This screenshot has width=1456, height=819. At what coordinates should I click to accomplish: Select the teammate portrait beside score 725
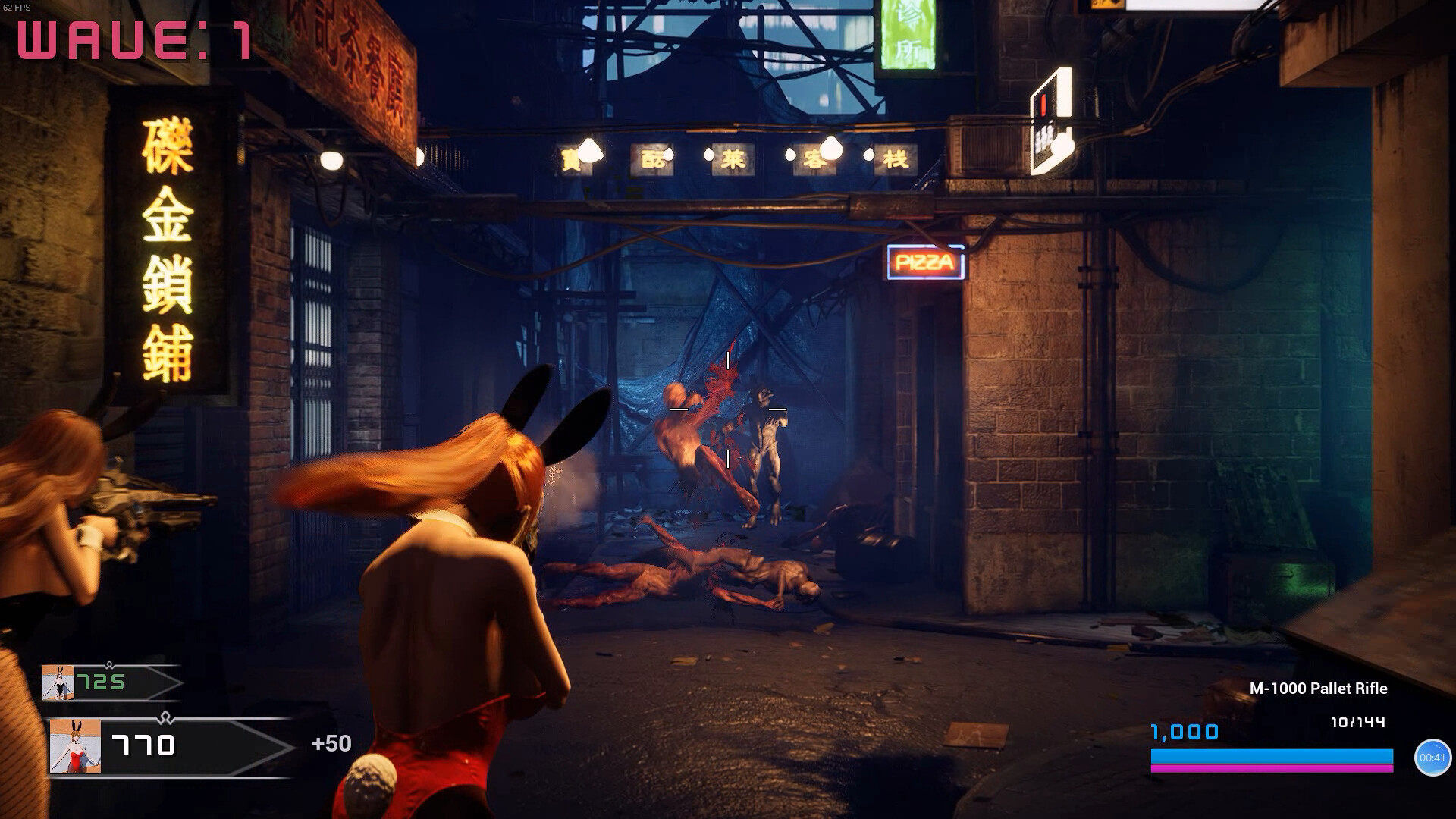(x=58, y=682)
